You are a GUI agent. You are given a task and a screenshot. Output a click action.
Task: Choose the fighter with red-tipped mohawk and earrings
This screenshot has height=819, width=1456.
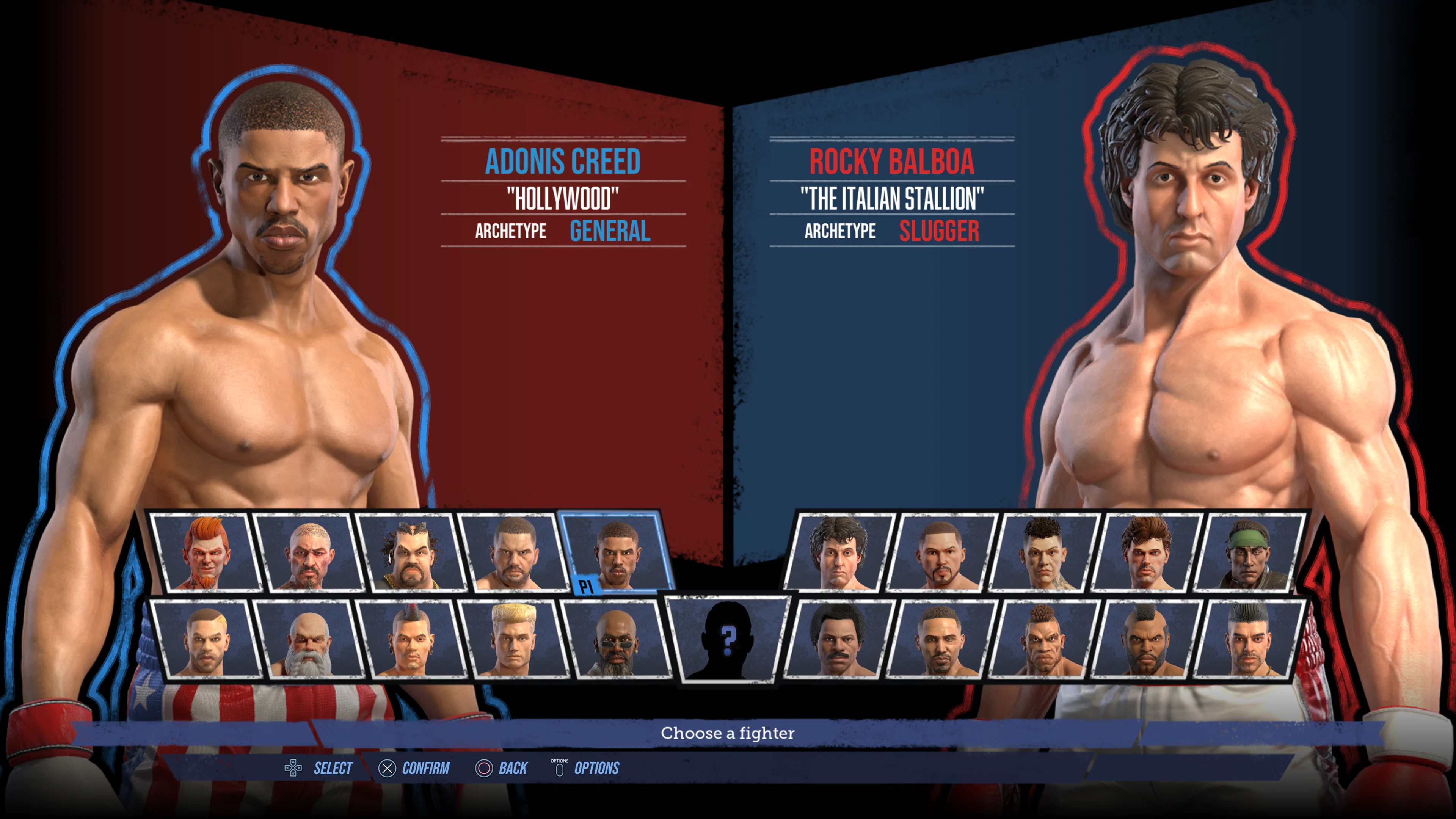[411, 639]
